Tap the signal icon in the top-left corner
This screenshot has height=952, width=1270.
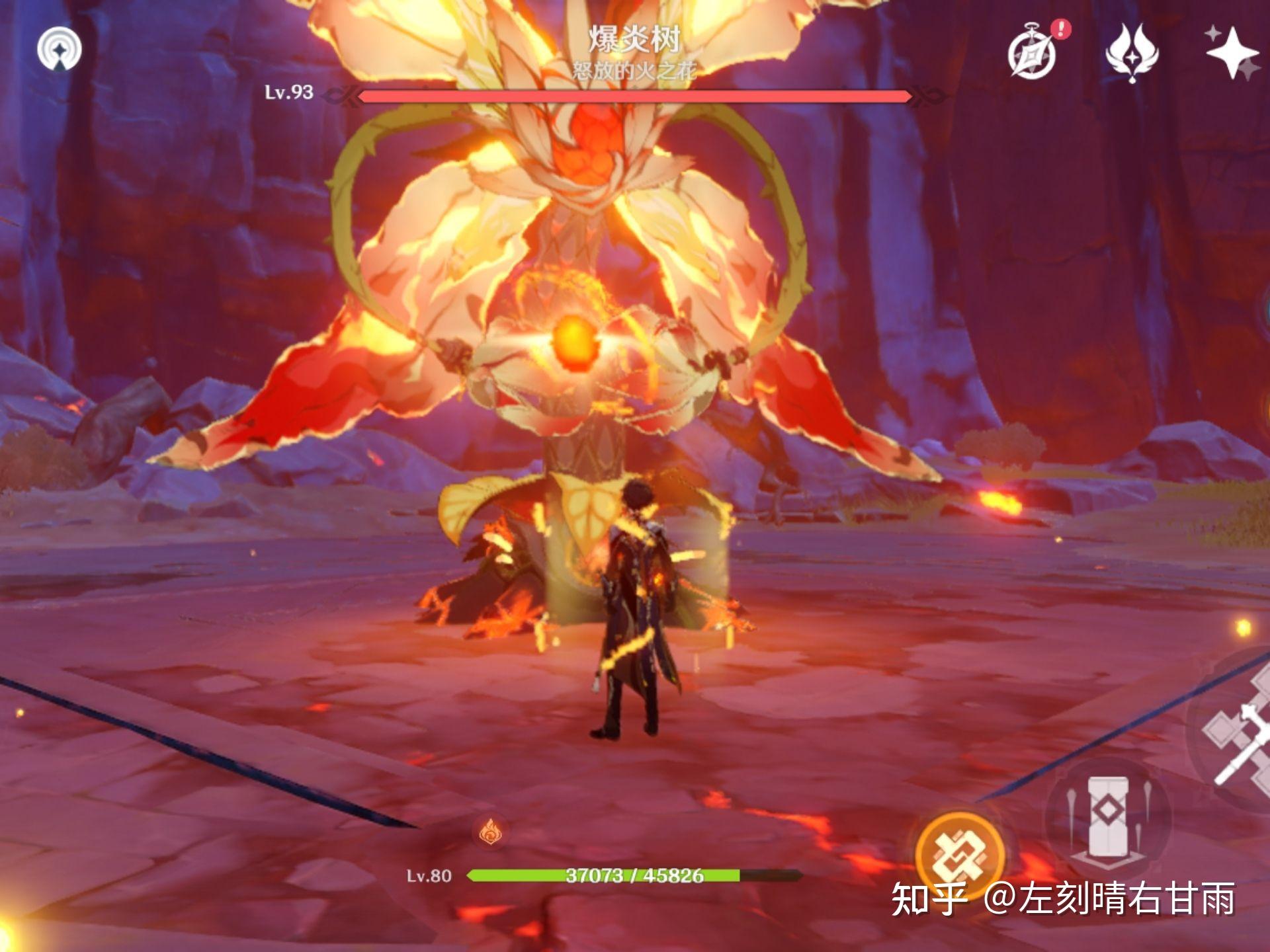(x=60, y=49)
